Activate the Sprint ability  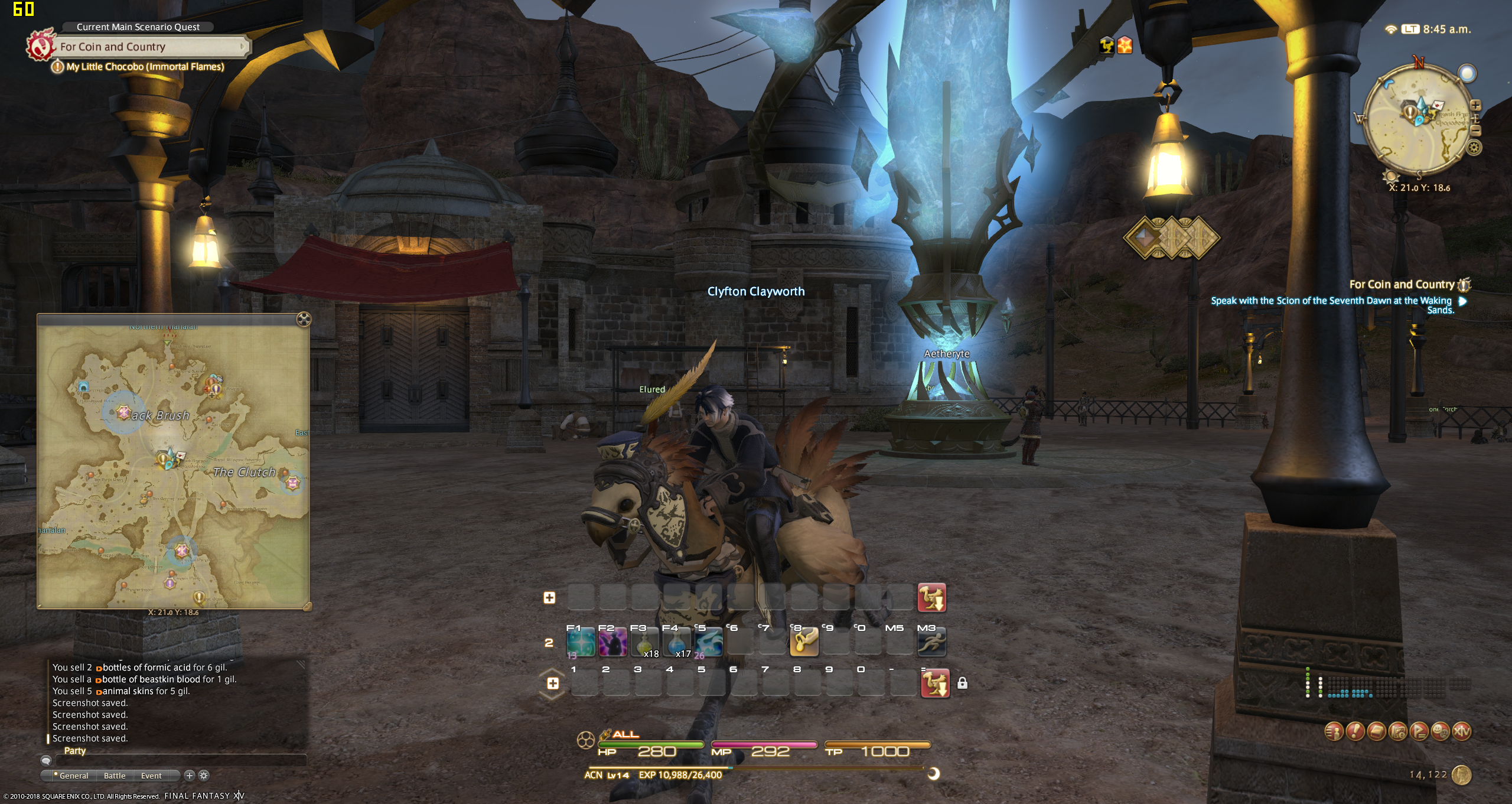931,643
